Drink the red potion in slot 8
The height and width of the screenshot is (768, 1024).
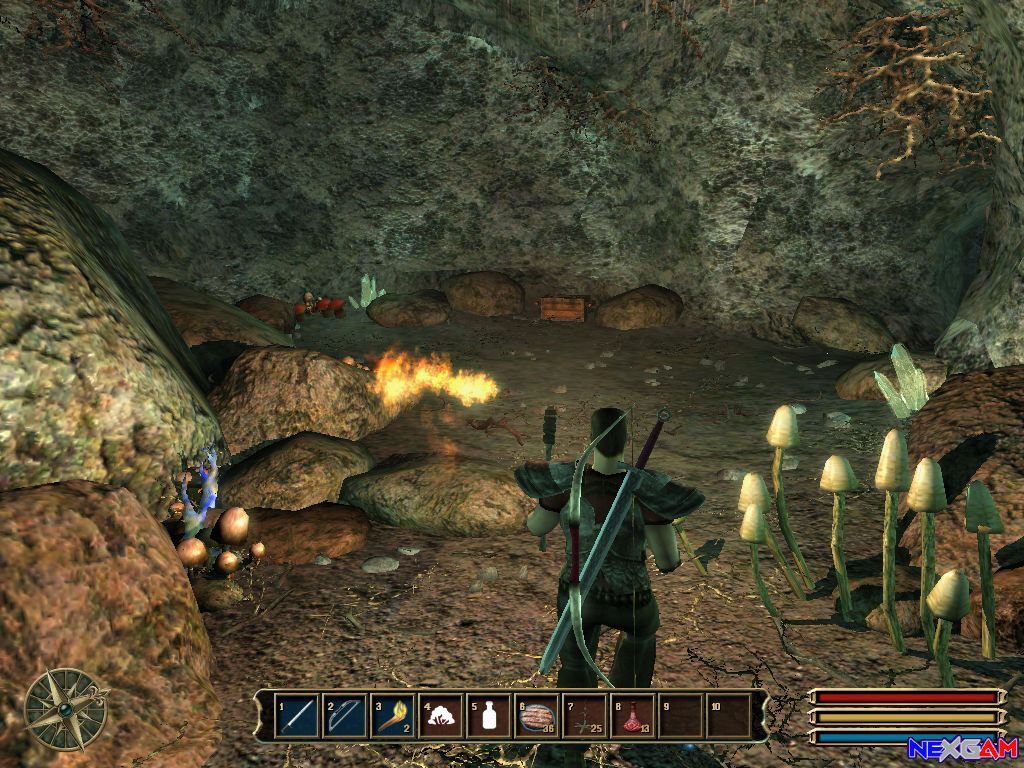pyautogui.click(x=633, y=716)
